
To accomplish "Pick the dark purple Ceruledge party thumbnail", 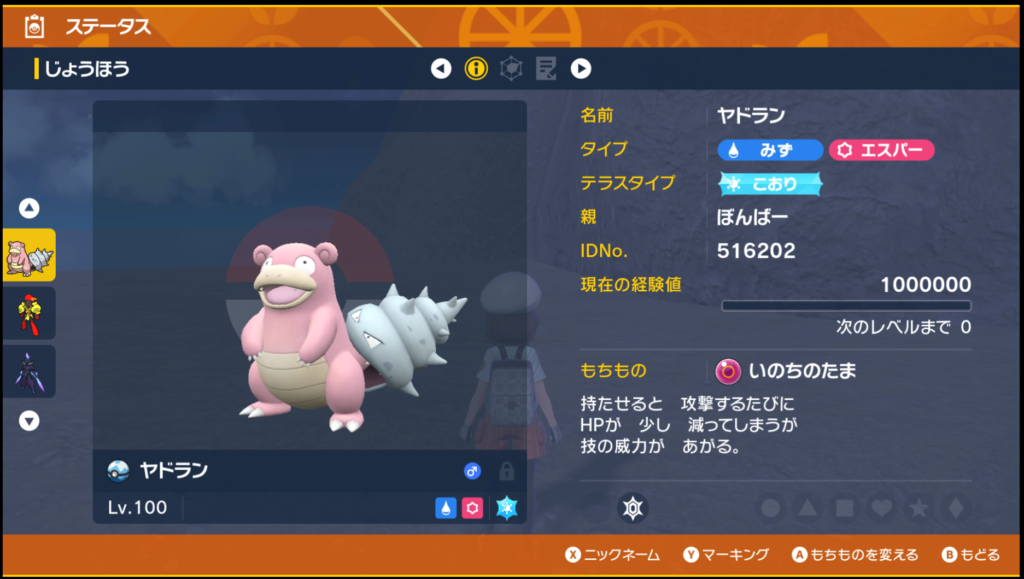I will pos(30,371).
